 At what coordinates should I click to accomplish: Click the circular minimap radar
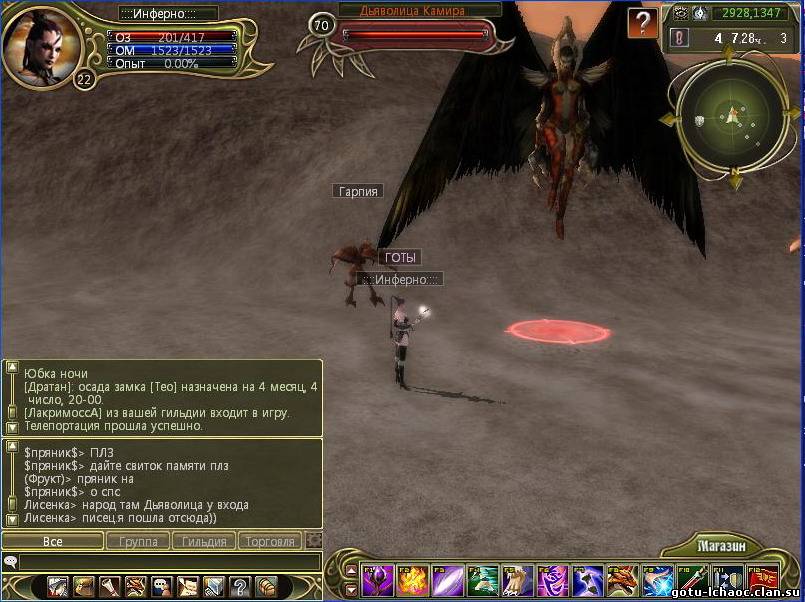point(734,118)
